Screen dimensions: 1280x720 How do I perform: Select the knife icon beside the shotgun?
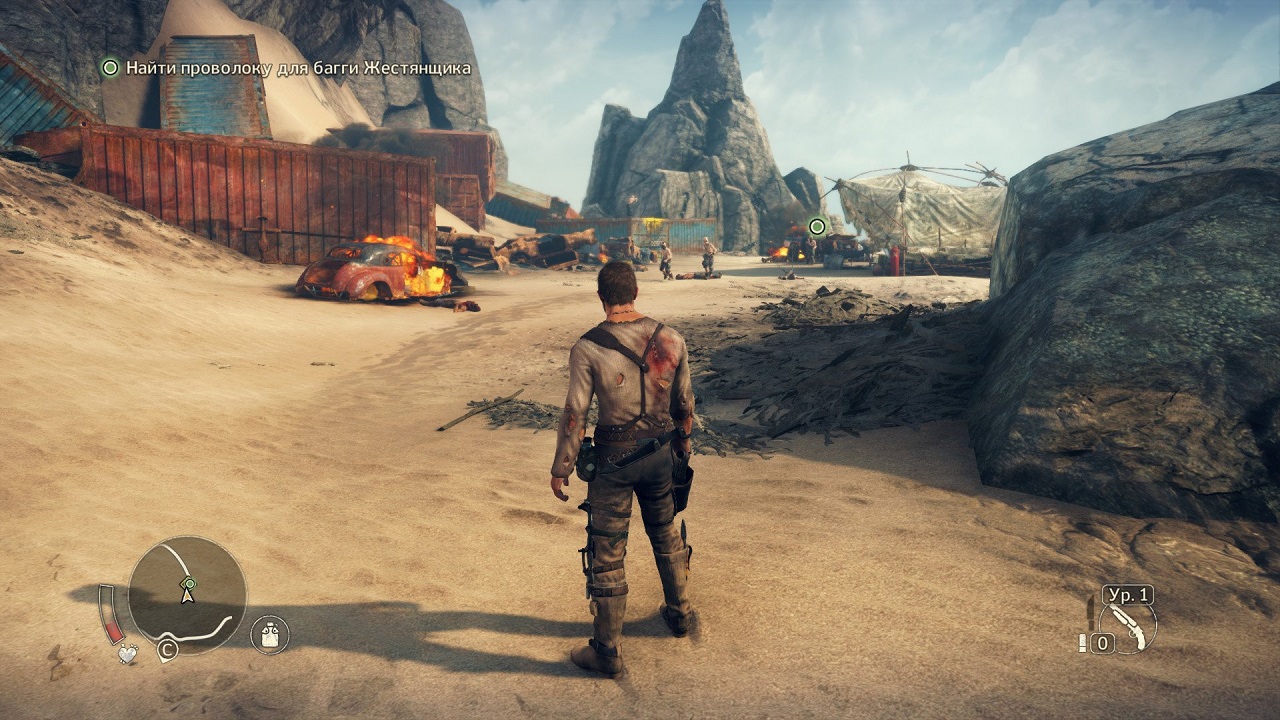1090,611
